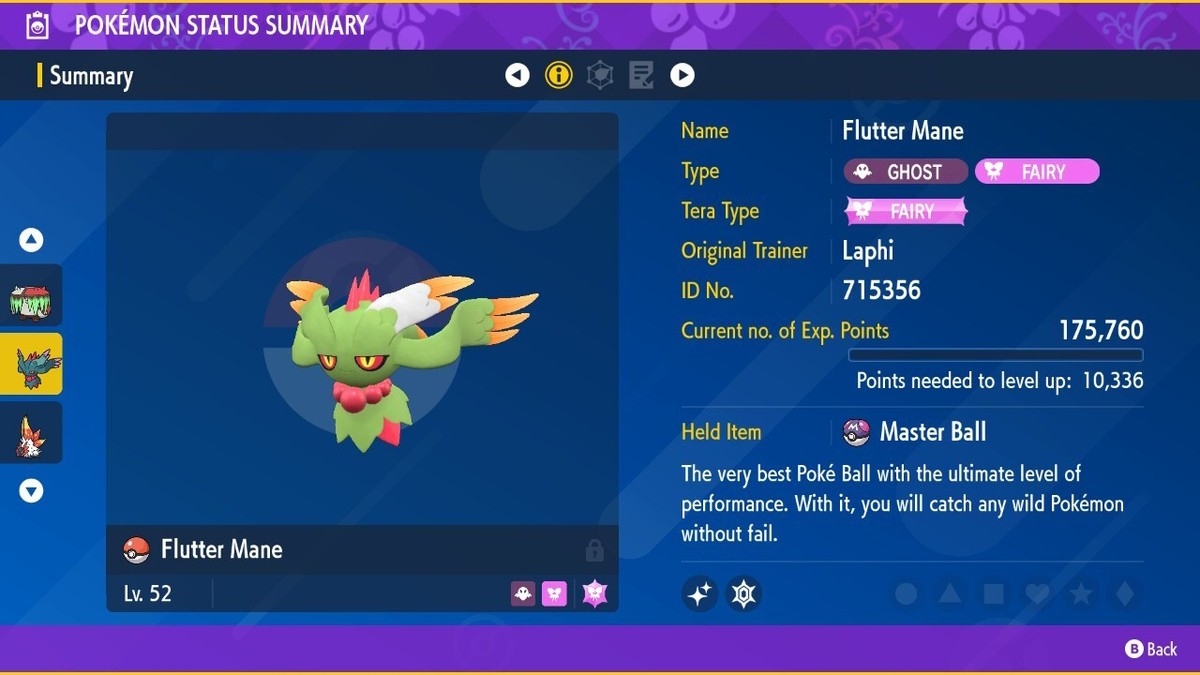Go to the previous summary page arrow
1200x675 pixels.
click(x=517, y=75)
